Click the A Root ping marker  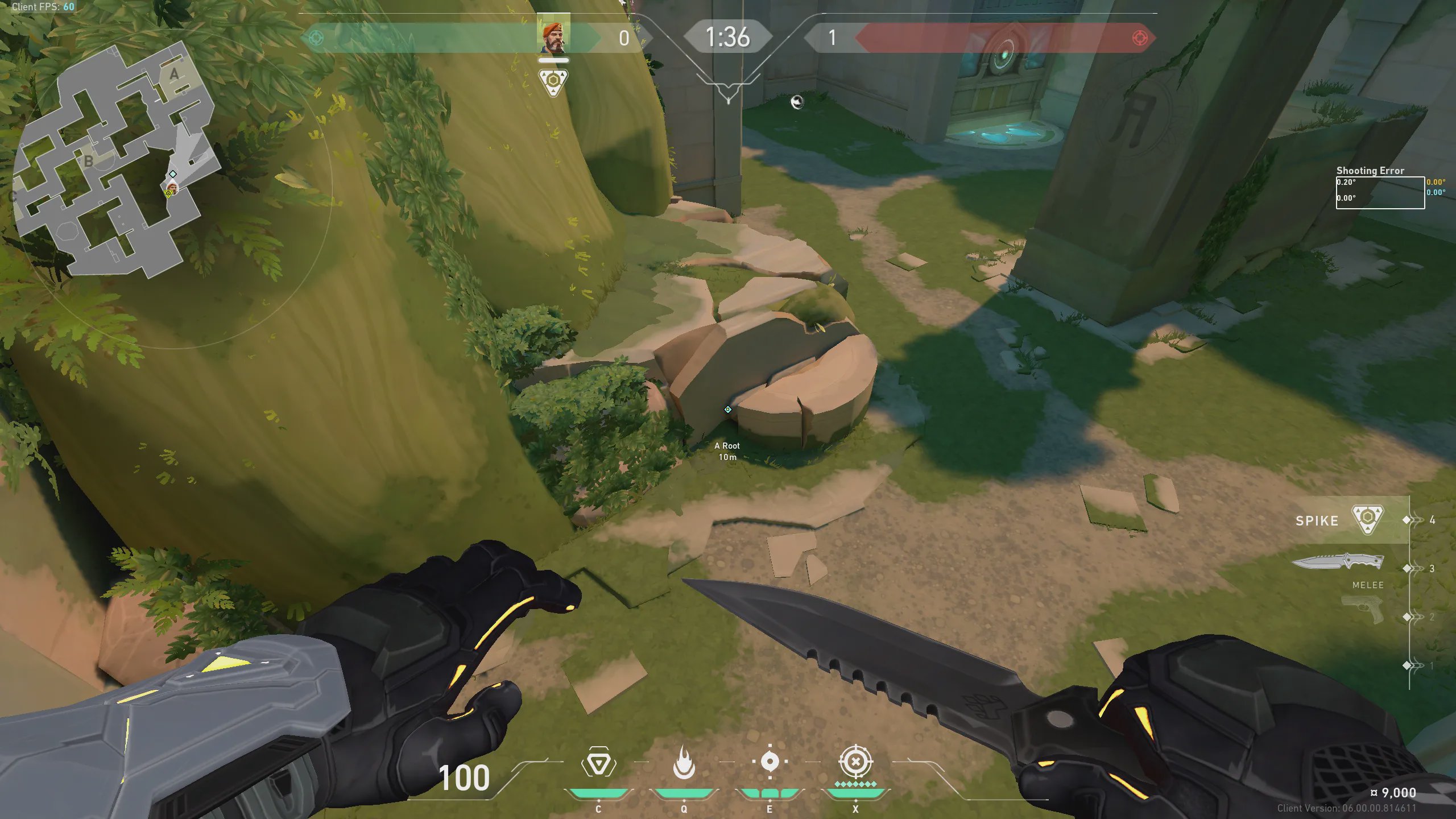click(727, 409)
